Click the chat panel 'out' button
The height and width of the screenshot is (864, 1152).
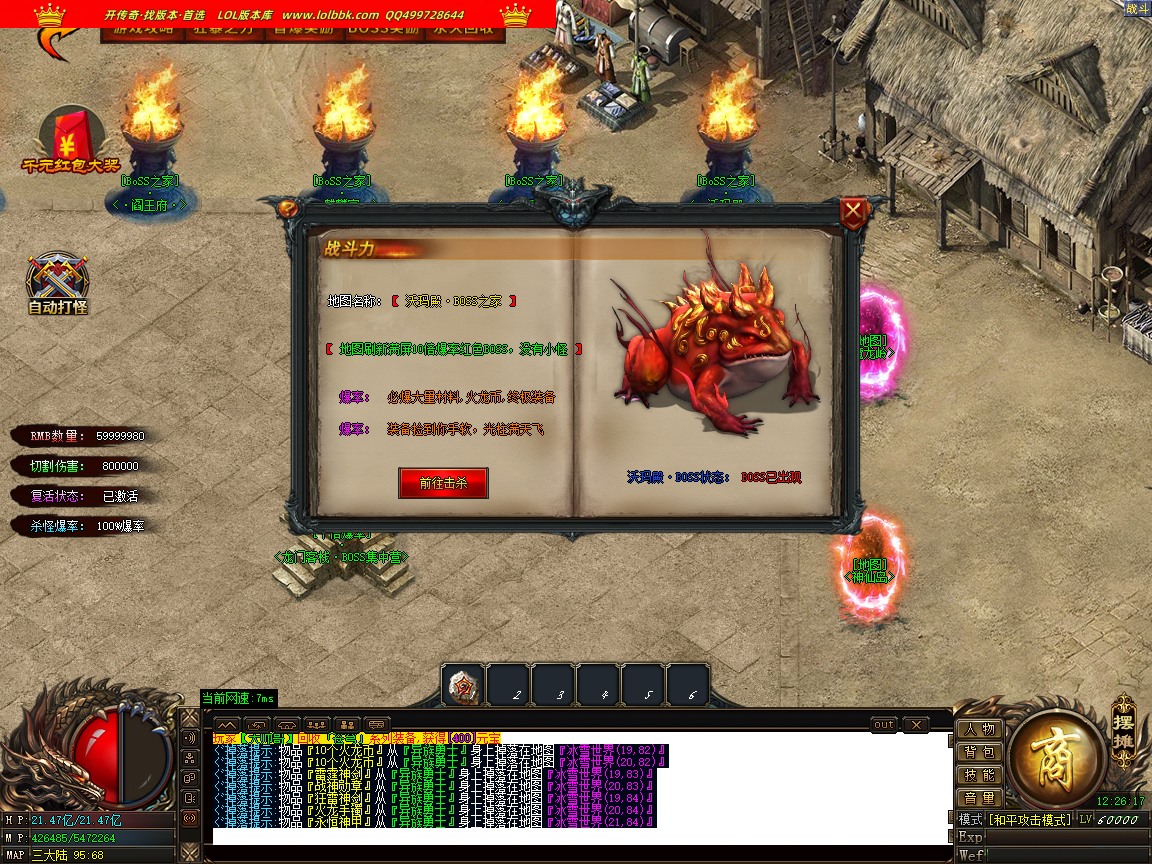pos(884,724)
